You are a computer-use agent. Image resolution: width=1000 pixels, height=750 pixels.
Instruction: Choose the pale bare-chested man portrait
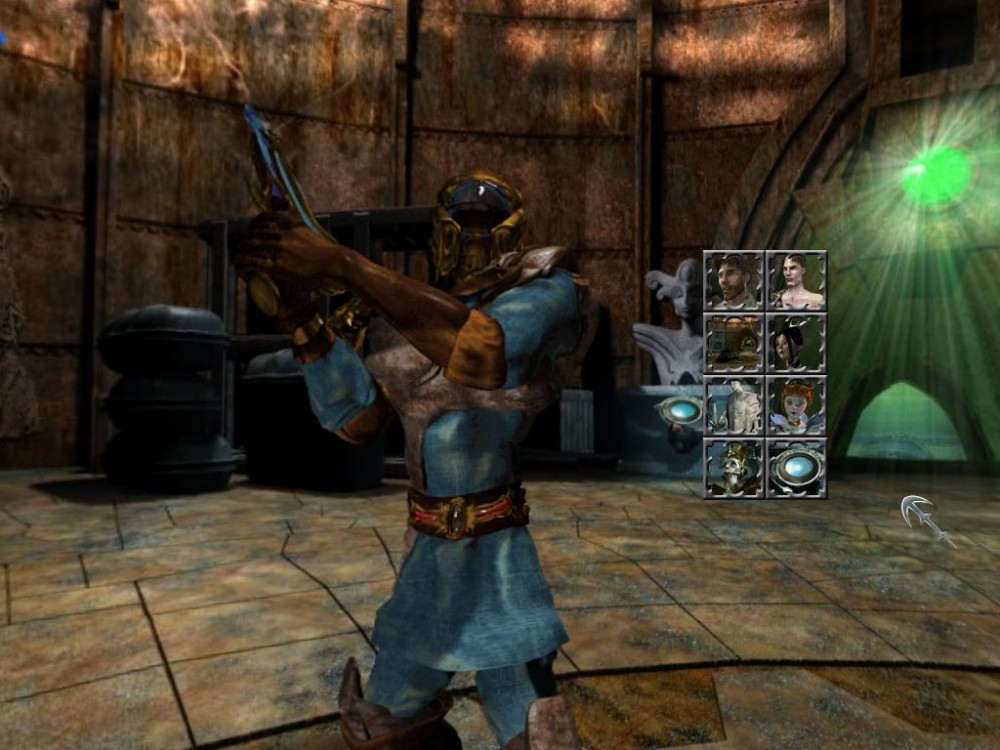click(x=797, y=281)
